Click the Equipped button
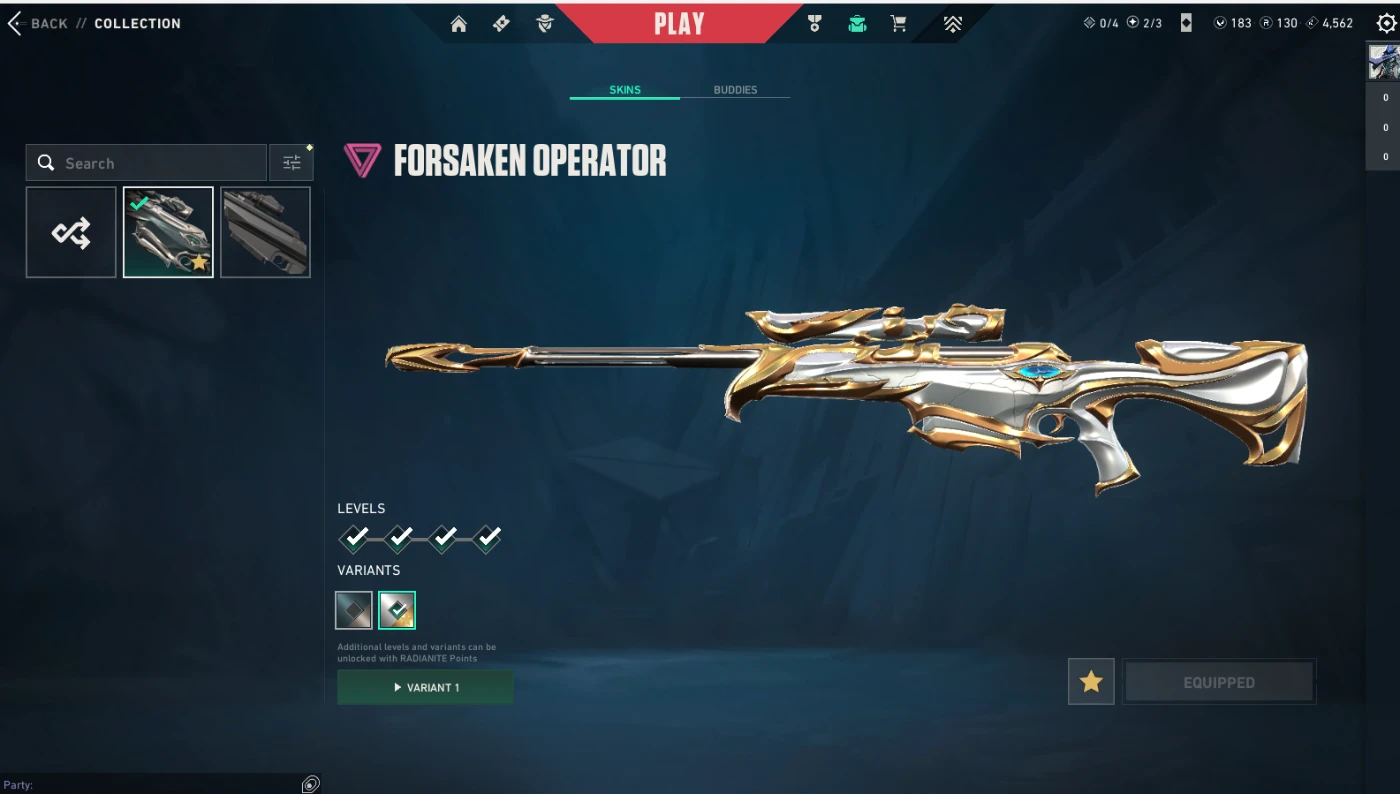The width and height of the screenshot is (1400, 794). click(1219, 682)
